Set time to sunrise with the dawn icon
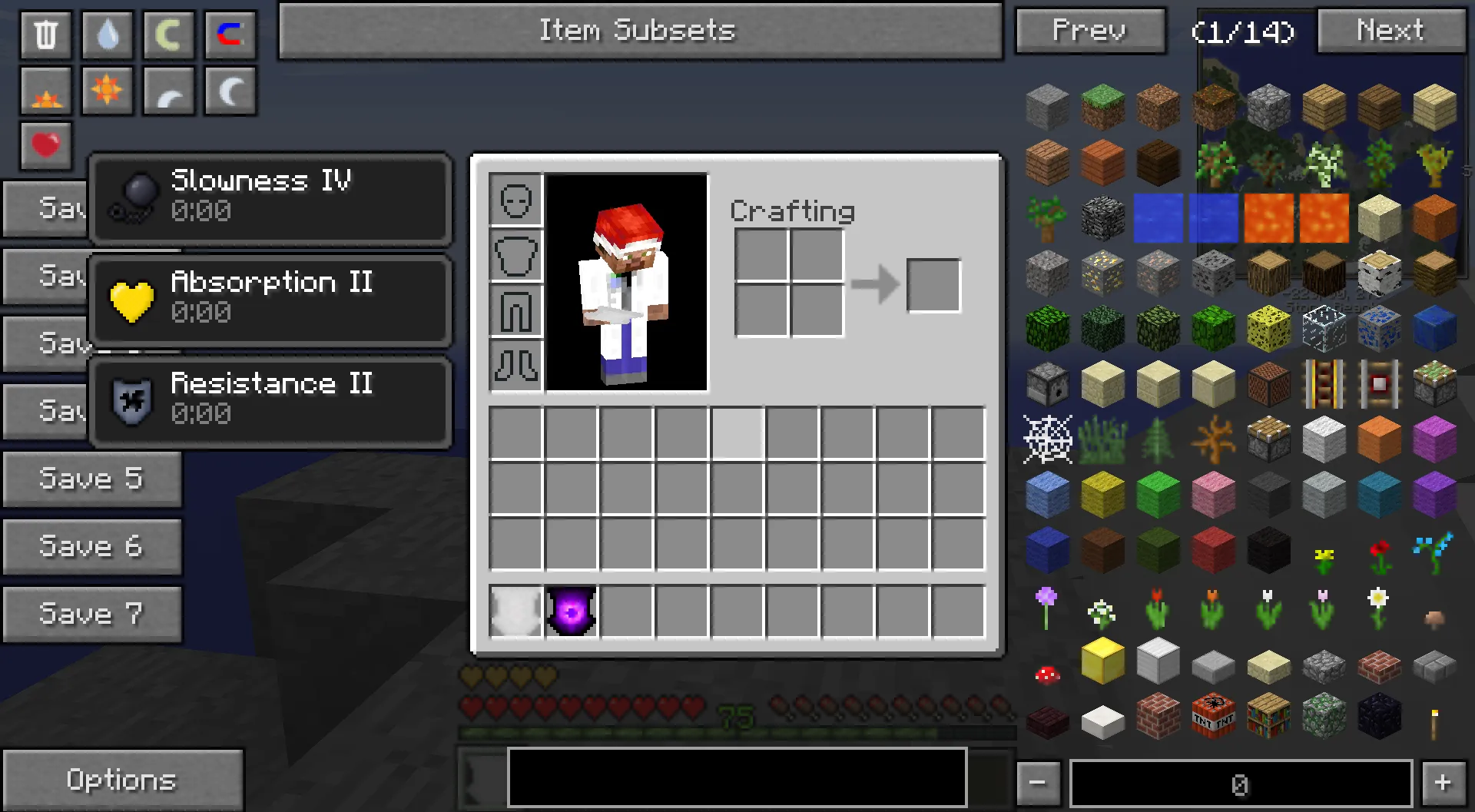 pos(45,91)
